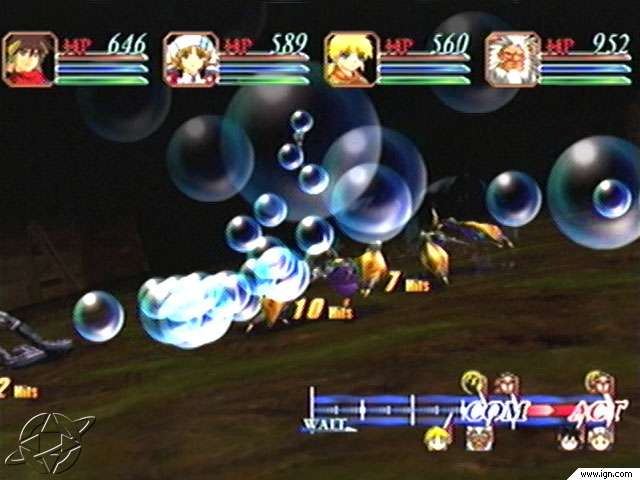This screenshot has height=480, width=640.
Task: Click Ryudo's dark-haired head icon on turn gauge
Action: [570, 439]
